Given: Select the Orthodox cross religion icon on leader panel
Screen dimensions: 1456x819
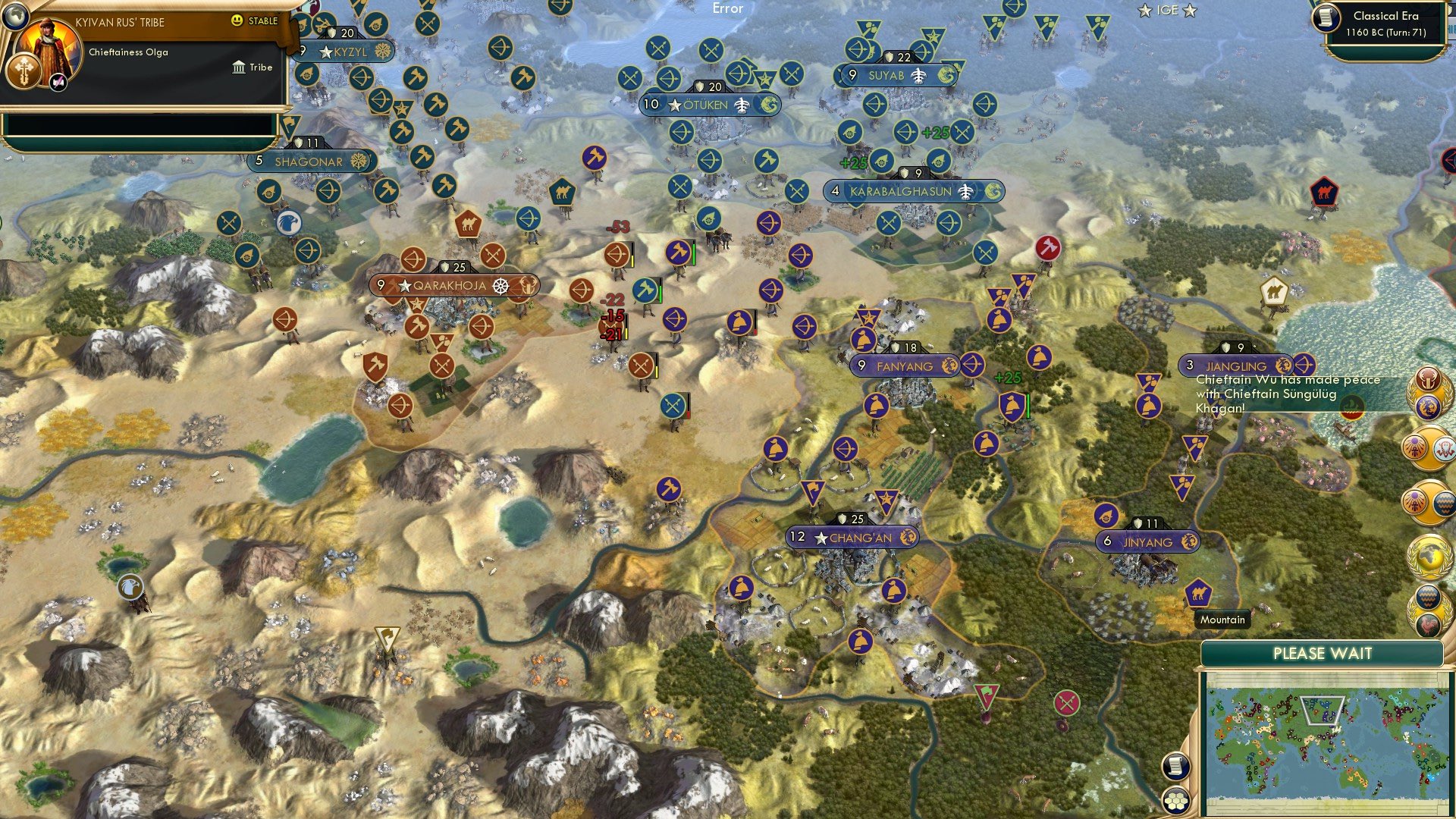Looking at the screenshot, I should 24,71.
